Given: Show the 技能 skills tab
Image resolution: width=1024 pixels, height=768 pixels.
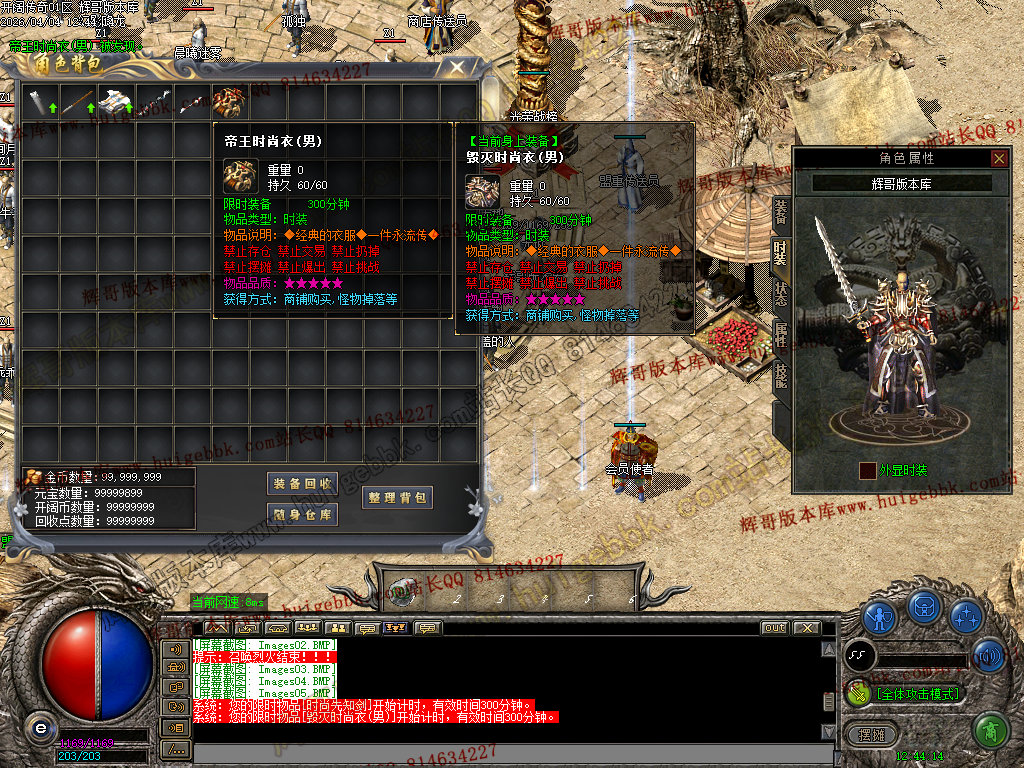Looking at the screenshot, I should 781,375.
